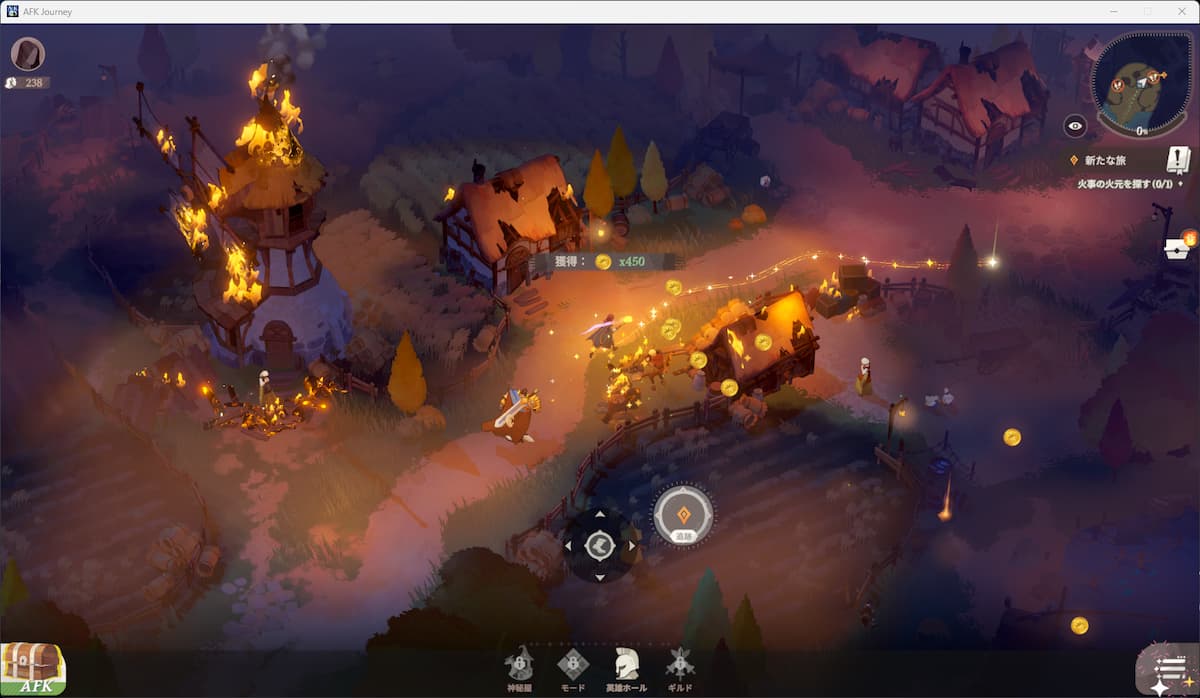Image resolution: width=1200 pixels, height=698 pixels.
Task: Open the hooded player avatar profile
Action: [x=28, y=54]
